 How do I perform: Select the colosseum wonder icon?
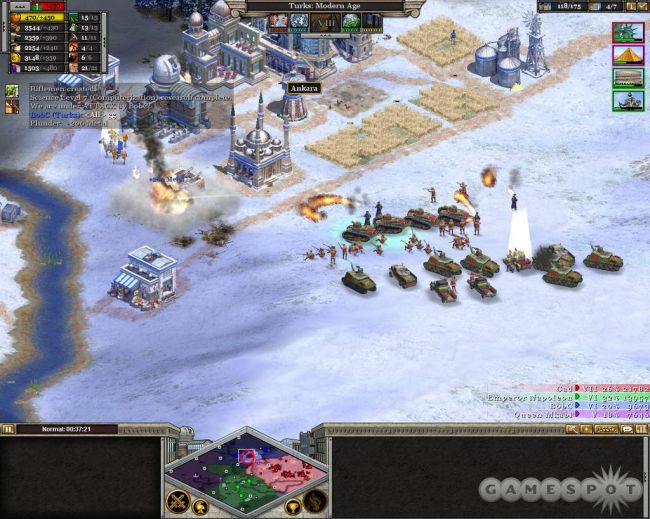[628, 77]
